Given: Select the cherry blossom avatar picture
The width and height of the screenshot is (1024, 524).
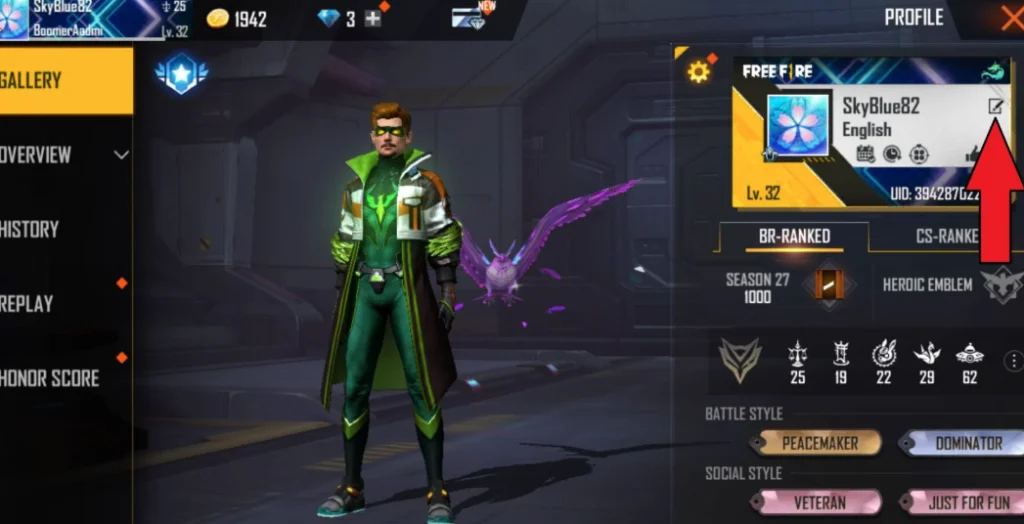Looking at the screenshot, I should [x=798, y=127].
